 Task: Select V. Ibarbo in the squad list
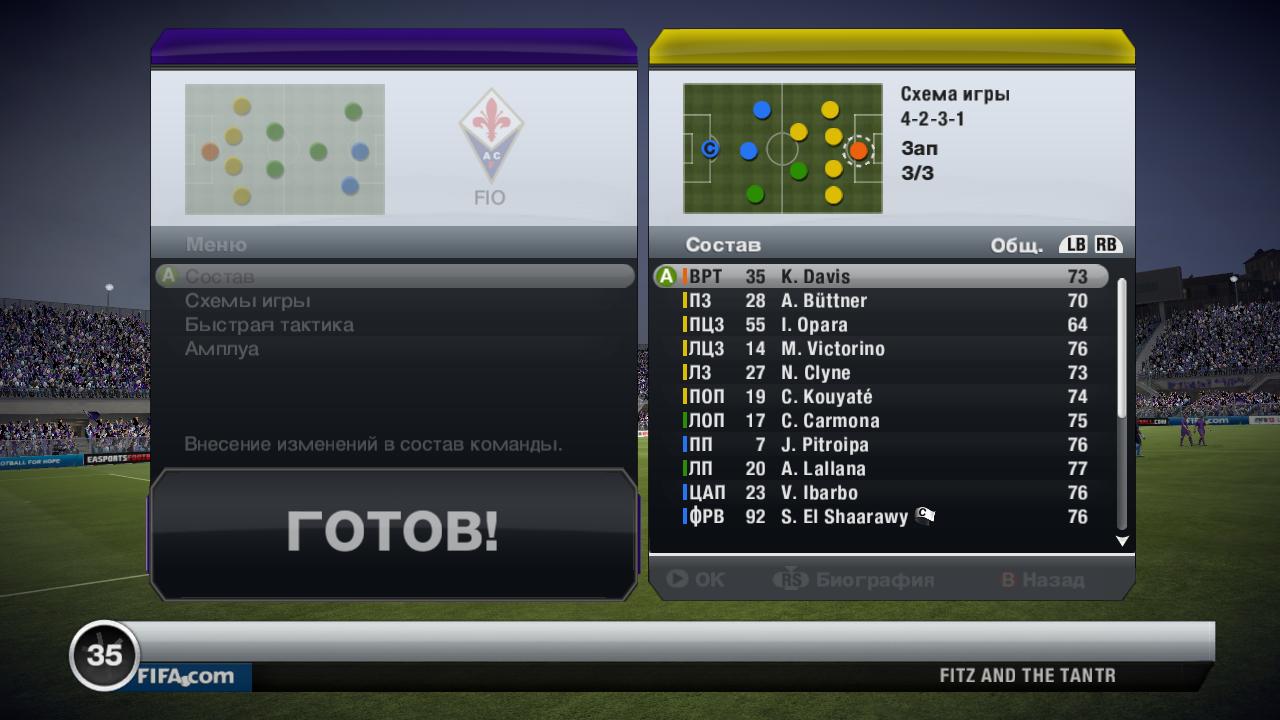(880, 492)
